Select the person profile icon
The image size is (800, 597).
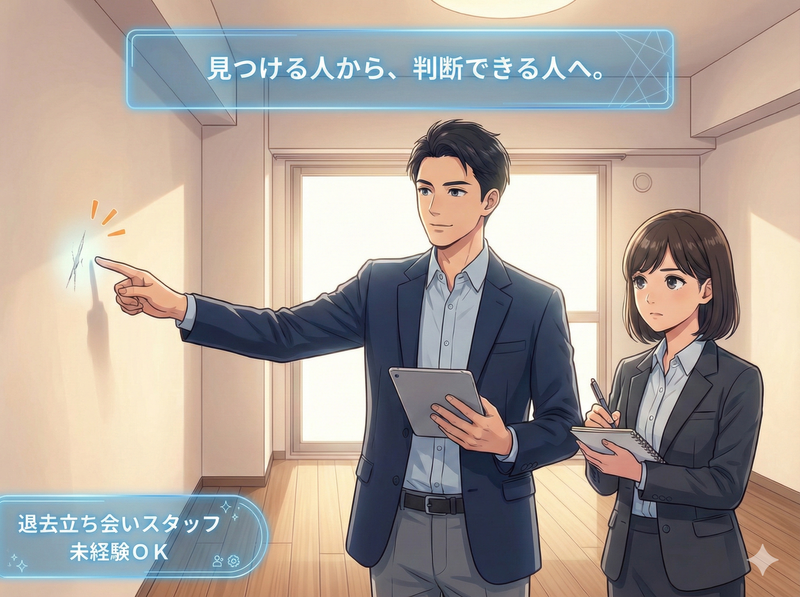(218, 561)
